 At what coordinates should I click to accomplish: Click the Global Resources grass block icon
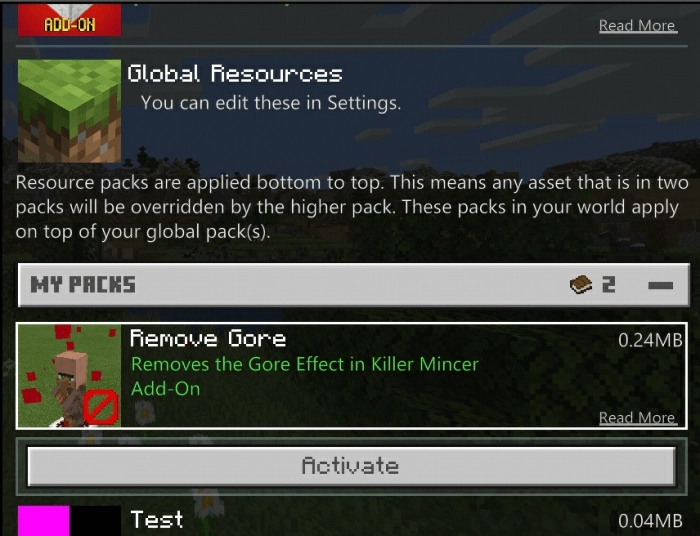69,110
